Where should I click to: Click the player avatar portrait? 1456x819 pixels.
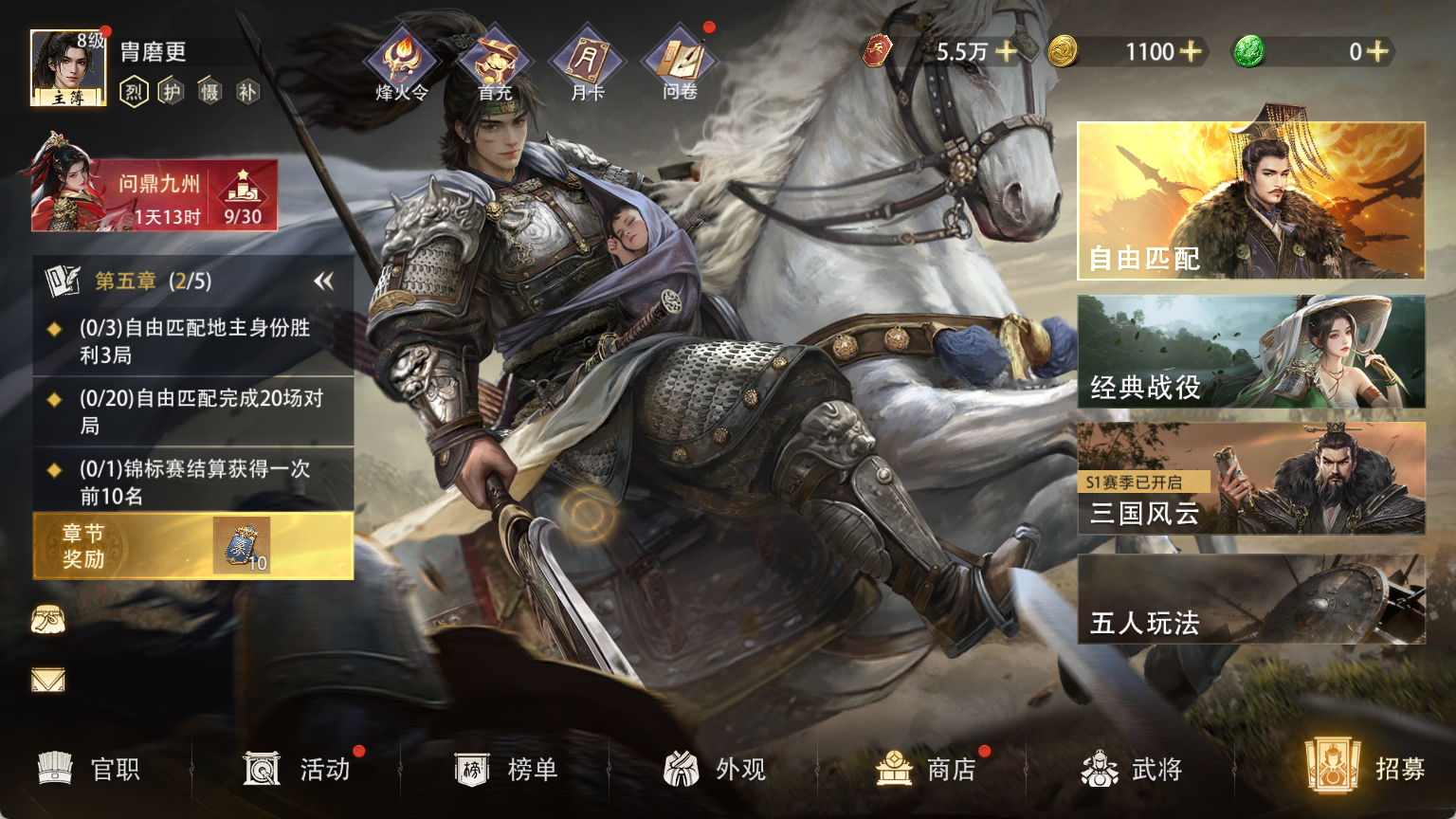pos(67,67)
